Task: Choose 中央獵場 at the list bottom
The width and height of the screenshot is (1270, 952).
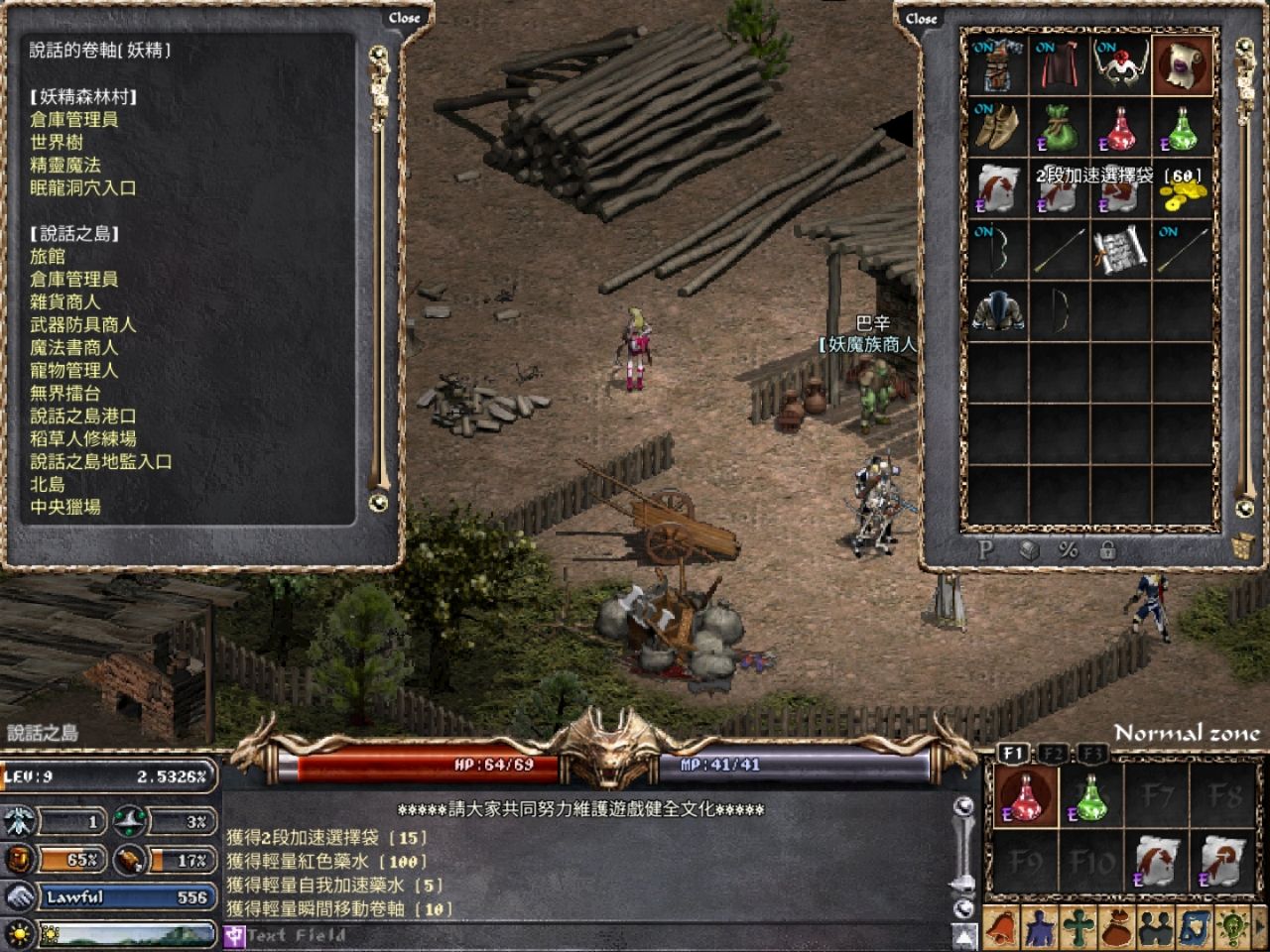Action: pyautogui.click(x=65, y=507)
